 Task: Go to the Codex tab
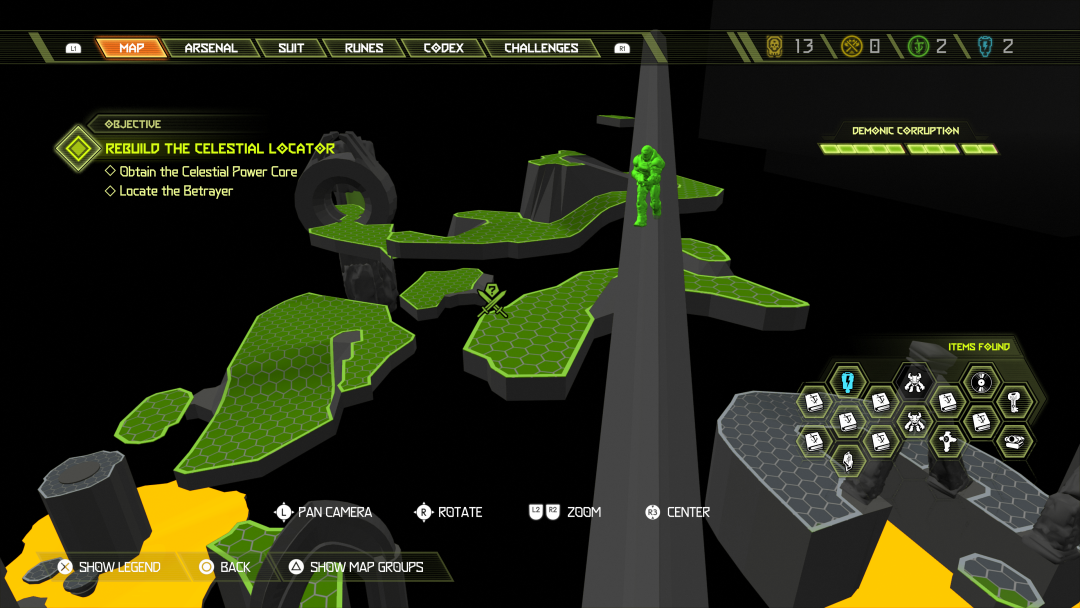tap(443, 48)
